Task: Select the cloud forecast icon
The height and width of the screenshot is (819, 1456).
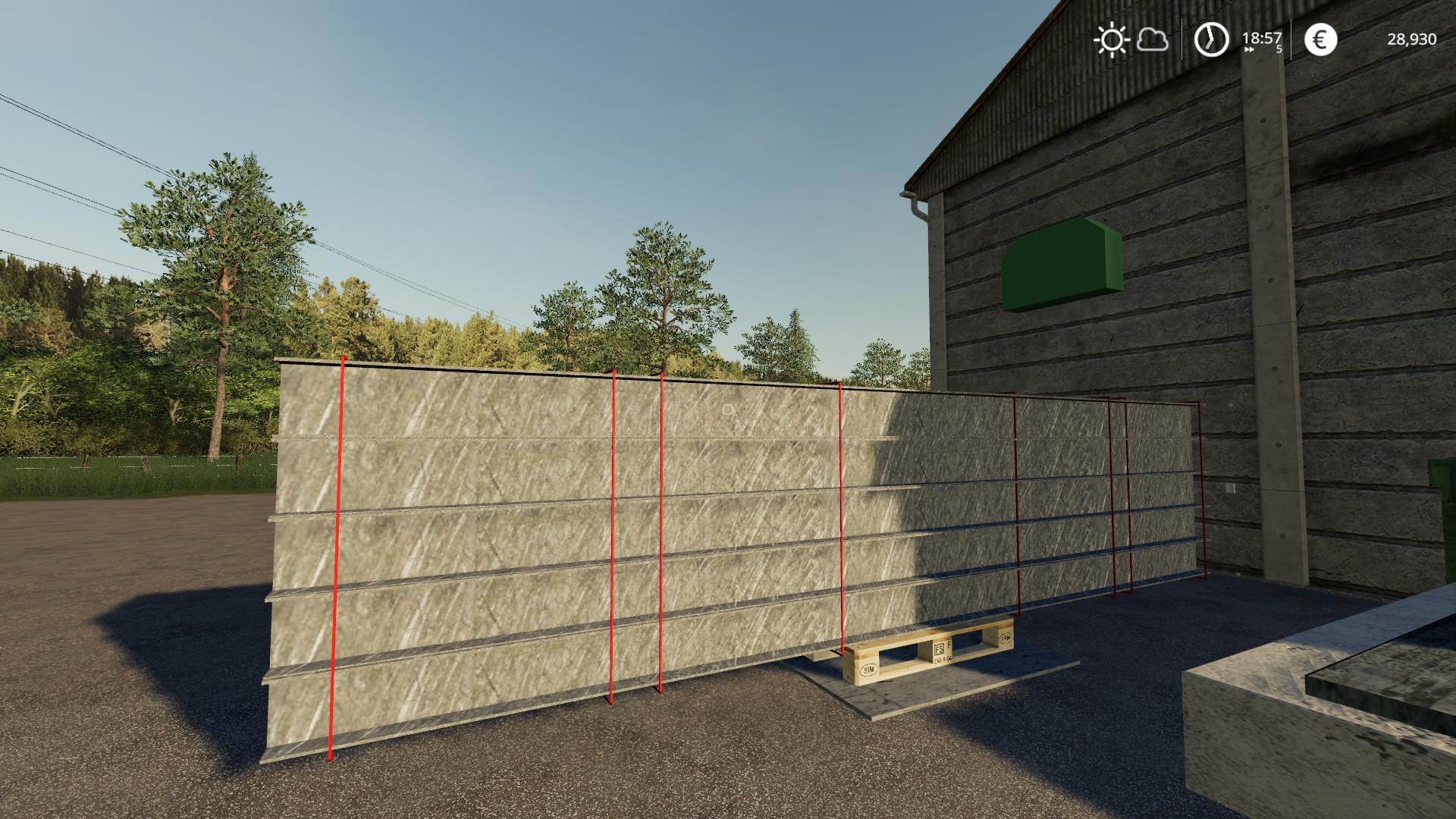Action: [x=1152, y=39]
